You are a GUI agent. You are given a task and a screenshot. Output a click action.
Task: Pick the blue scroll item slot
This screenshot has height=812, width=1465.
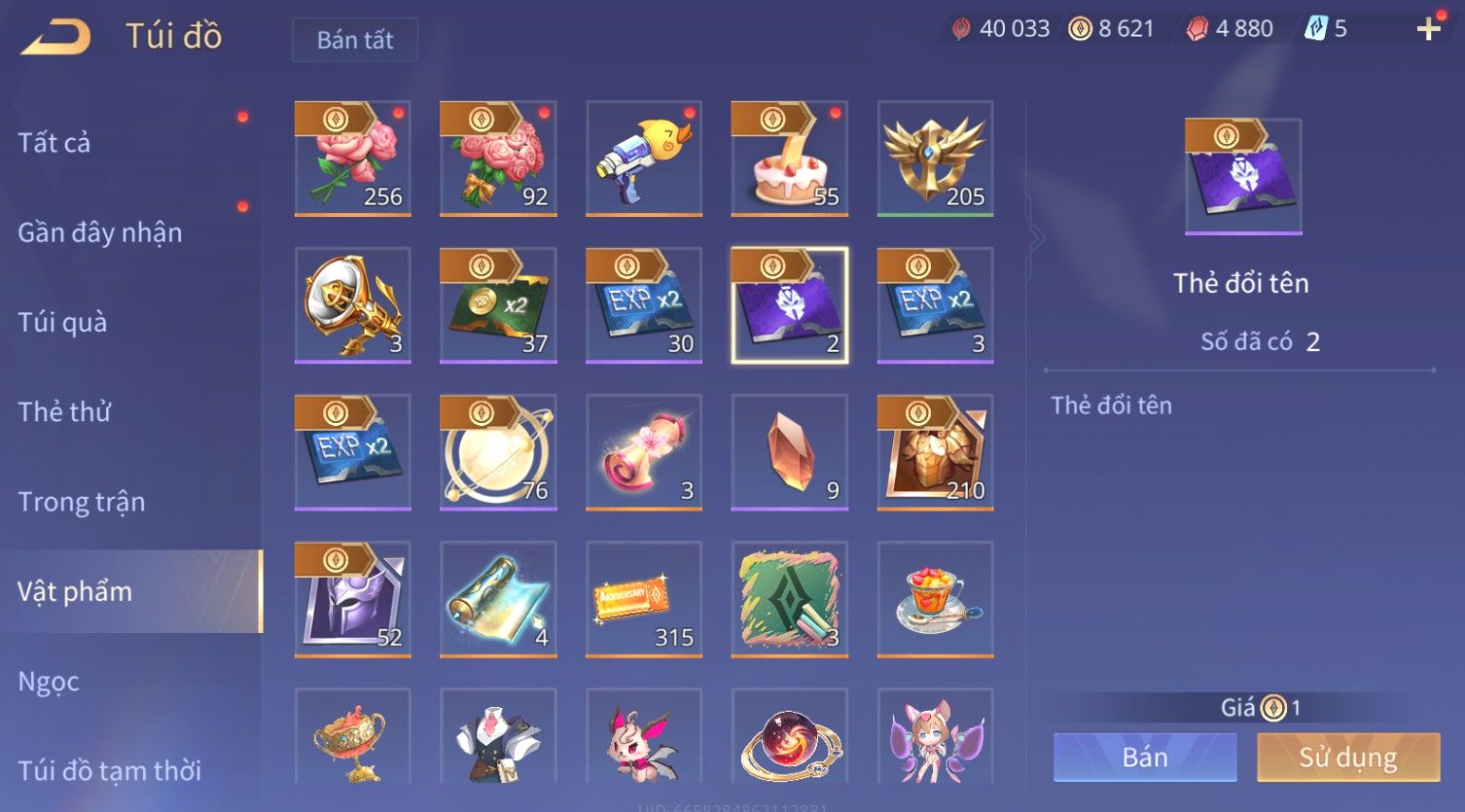click(498, 599)
